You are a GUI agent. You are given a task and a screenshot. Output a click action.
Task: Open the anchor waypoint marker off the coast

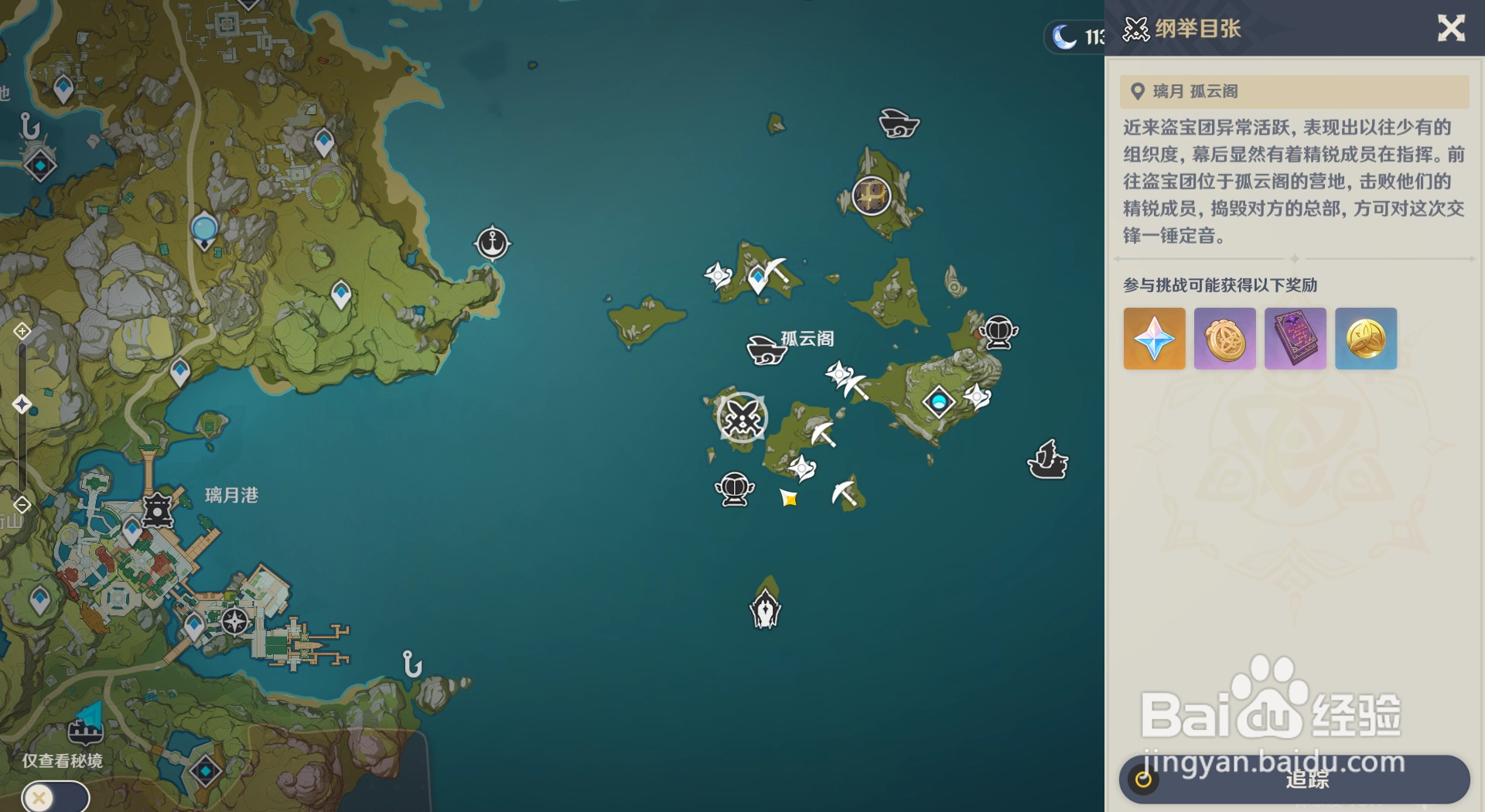click(x=492, y=243)
